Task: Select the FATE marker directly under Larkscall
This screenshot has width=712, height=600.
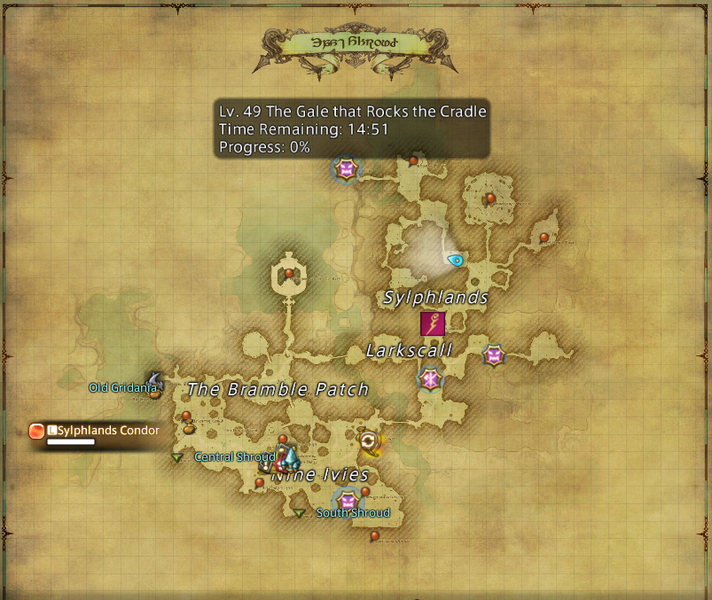Action: 430,379
